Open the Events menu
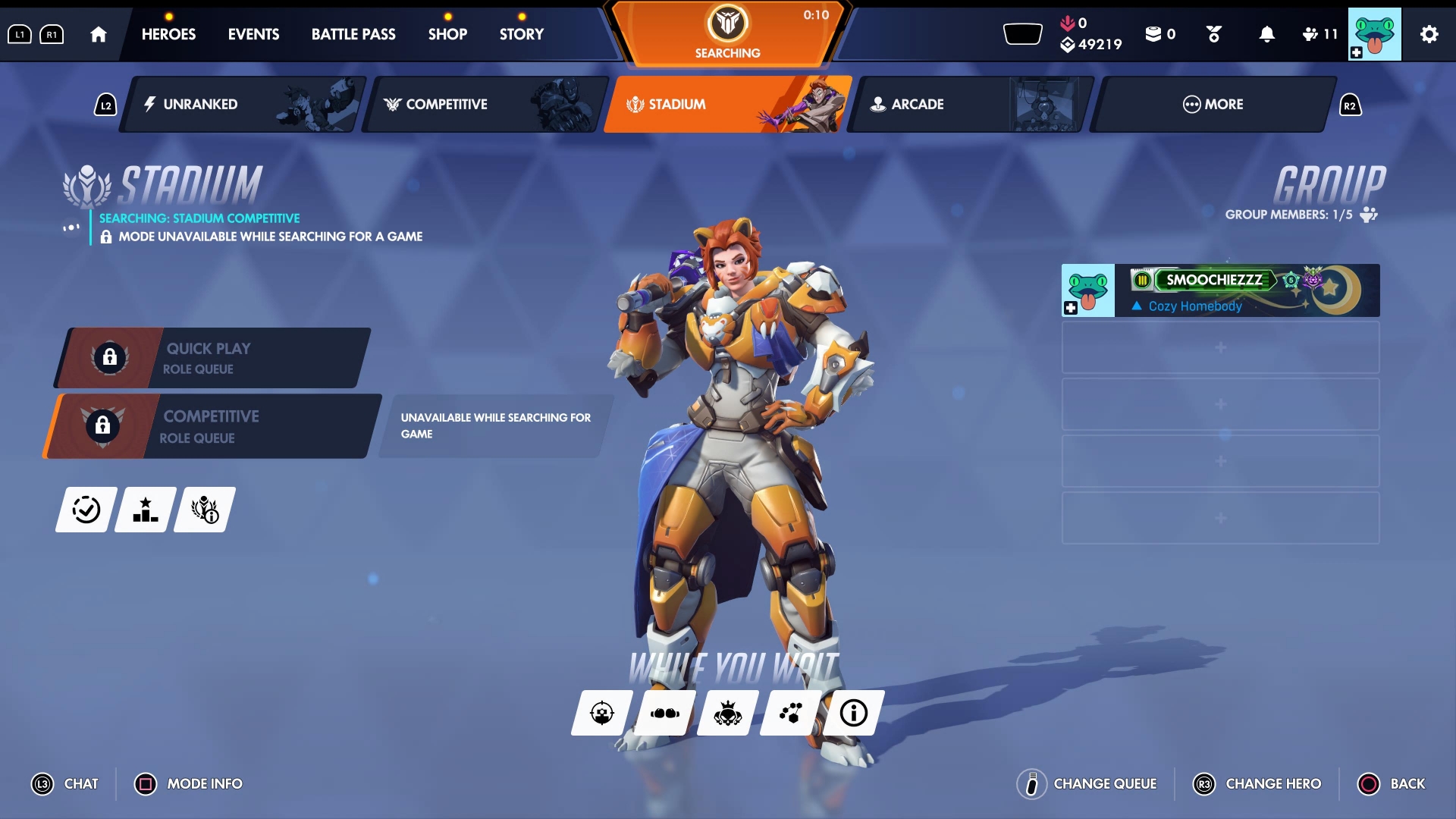Screen dimensions: 1456x819 click(253, 34)
